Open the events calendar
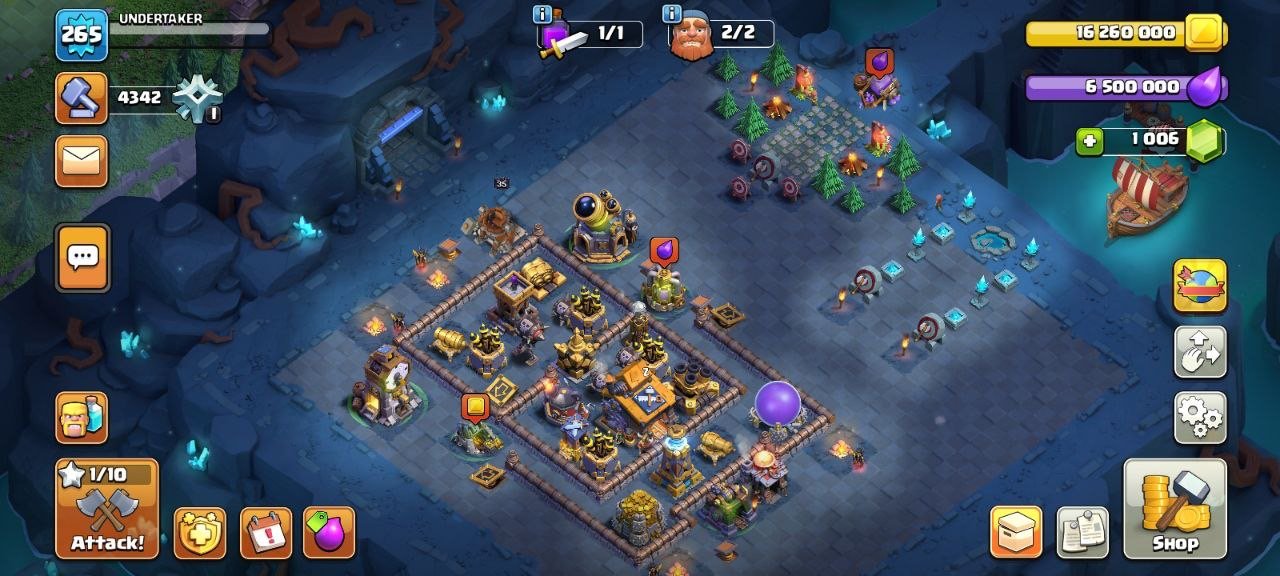 pyautogui.click(x=266, y=533)
